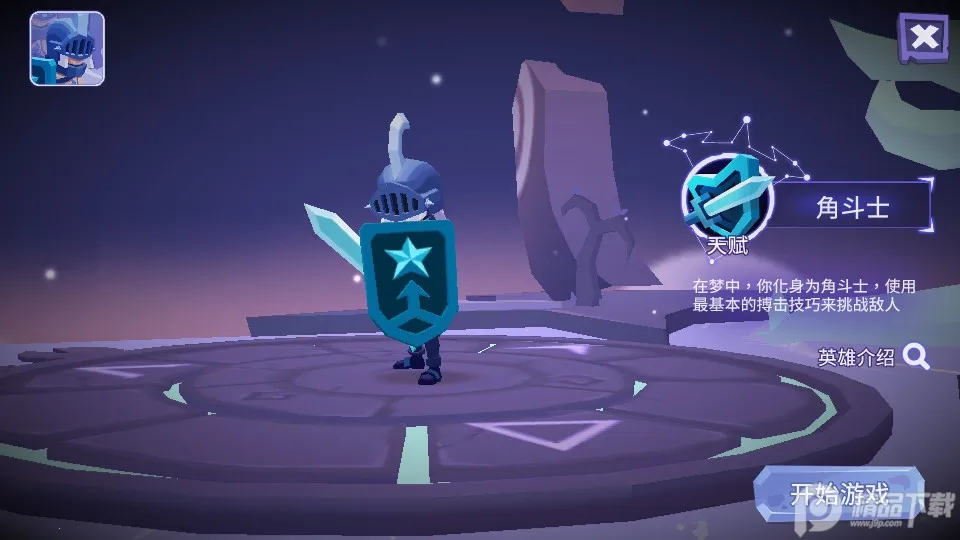This screenshot has height=540, width=960.
Task: Close the hero selection screen
Action: (923, 38)
